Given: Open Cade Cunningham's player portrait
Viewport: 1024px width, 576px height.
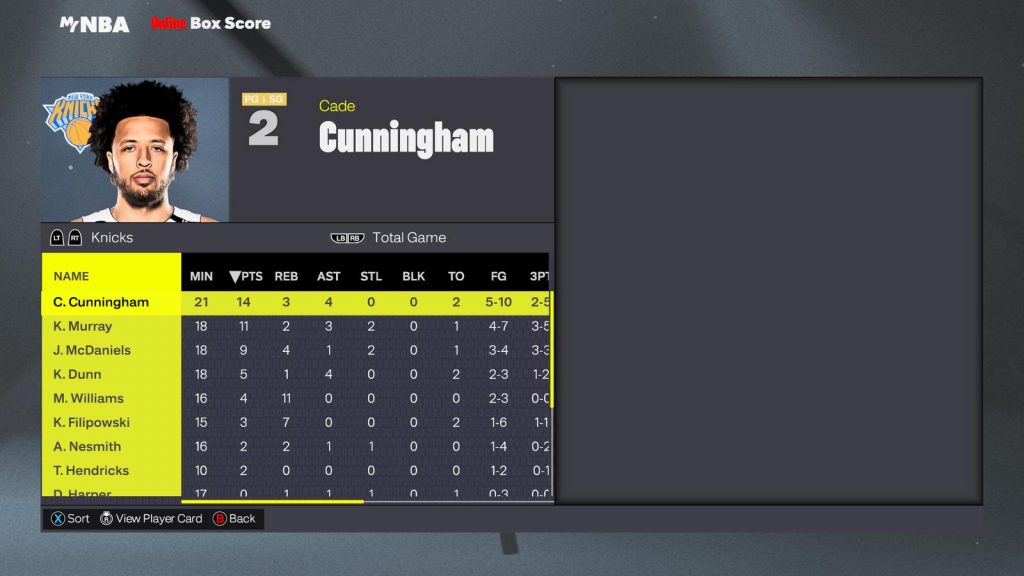Looking at the screenshot, I should pyautogui.click(x=135, y=150).
